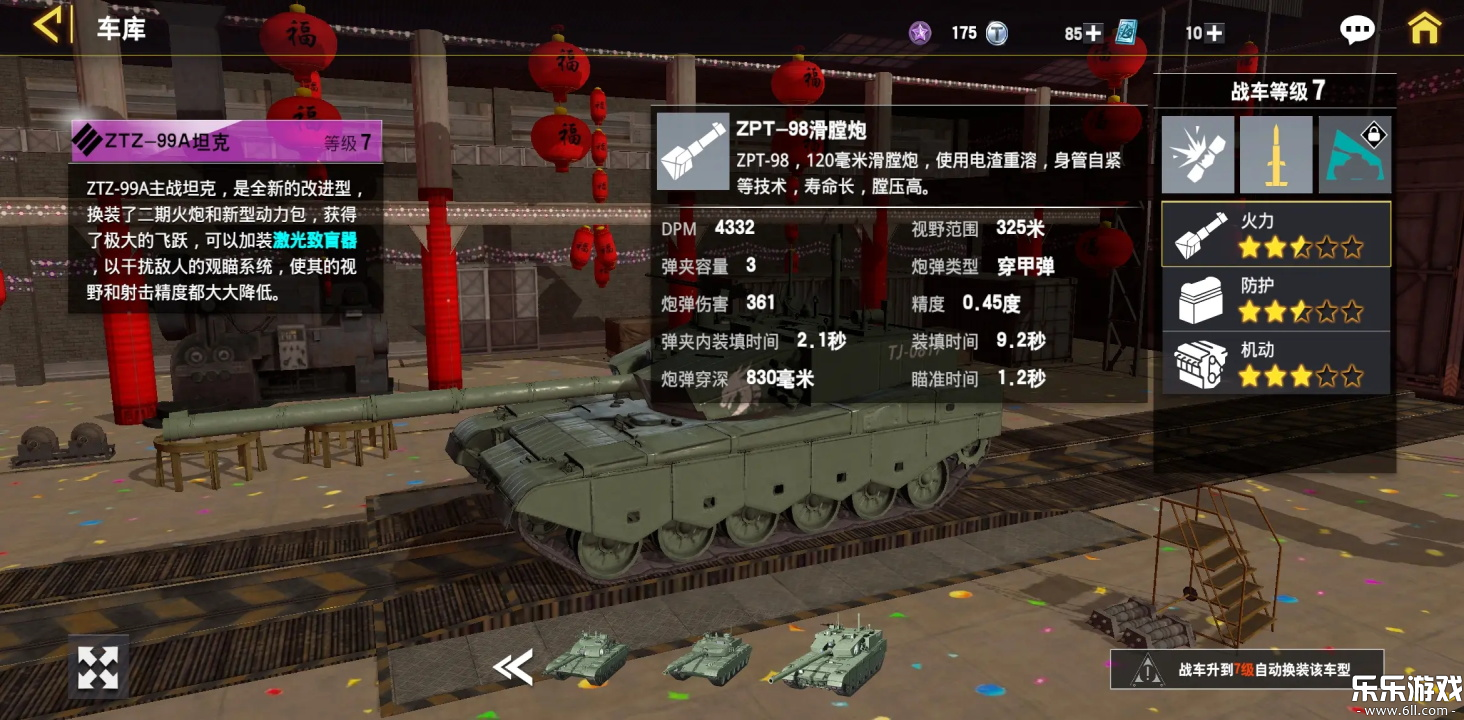Click the blue card item icon

1127,33
